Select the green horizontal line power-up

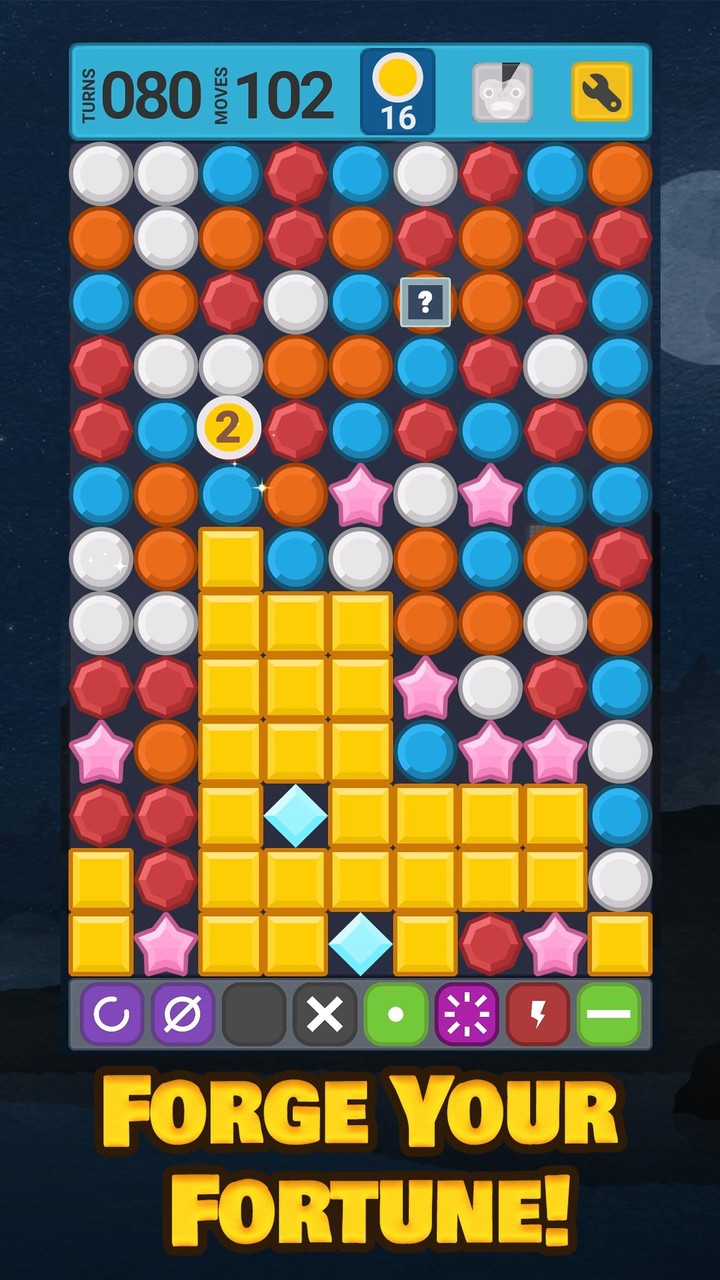point(609,1013)
